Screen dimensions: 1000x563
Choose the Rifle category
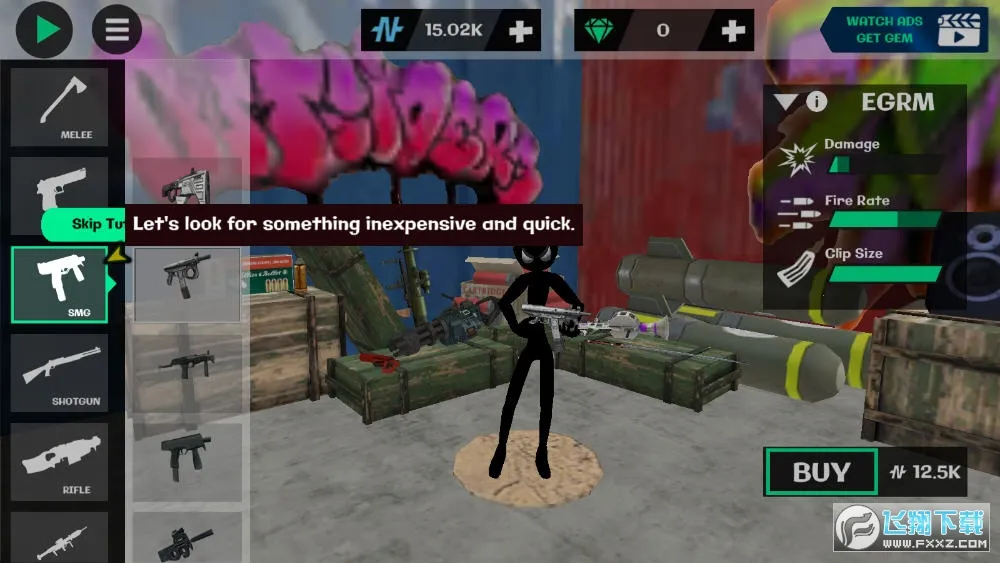59,461
